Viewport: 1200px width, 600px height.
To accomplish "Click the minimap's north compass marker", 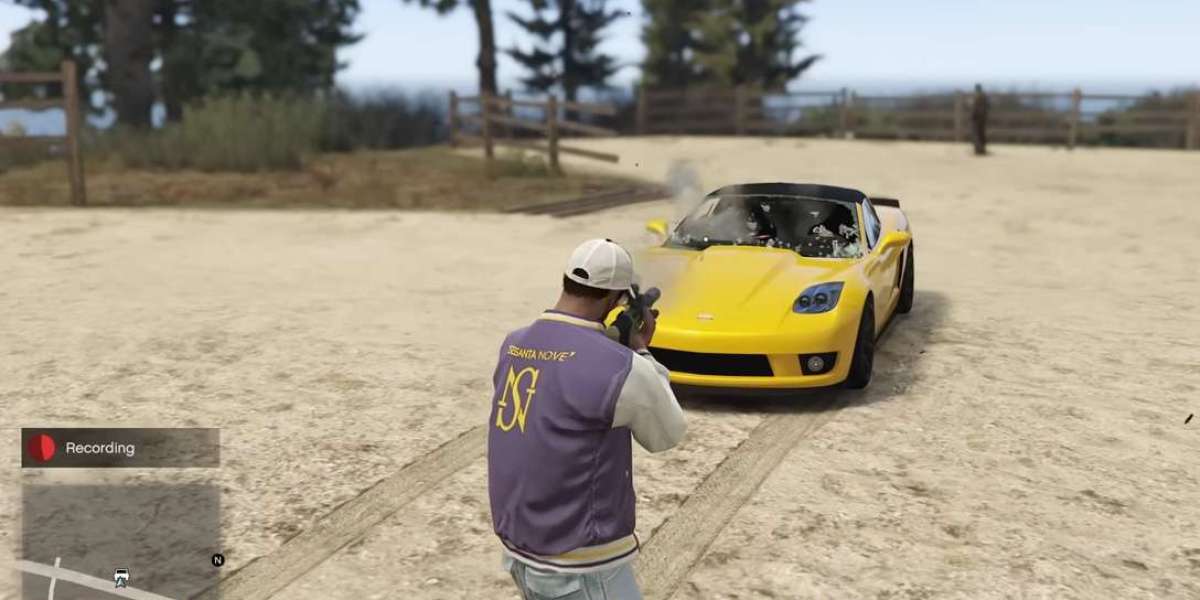I will (217, 560).
